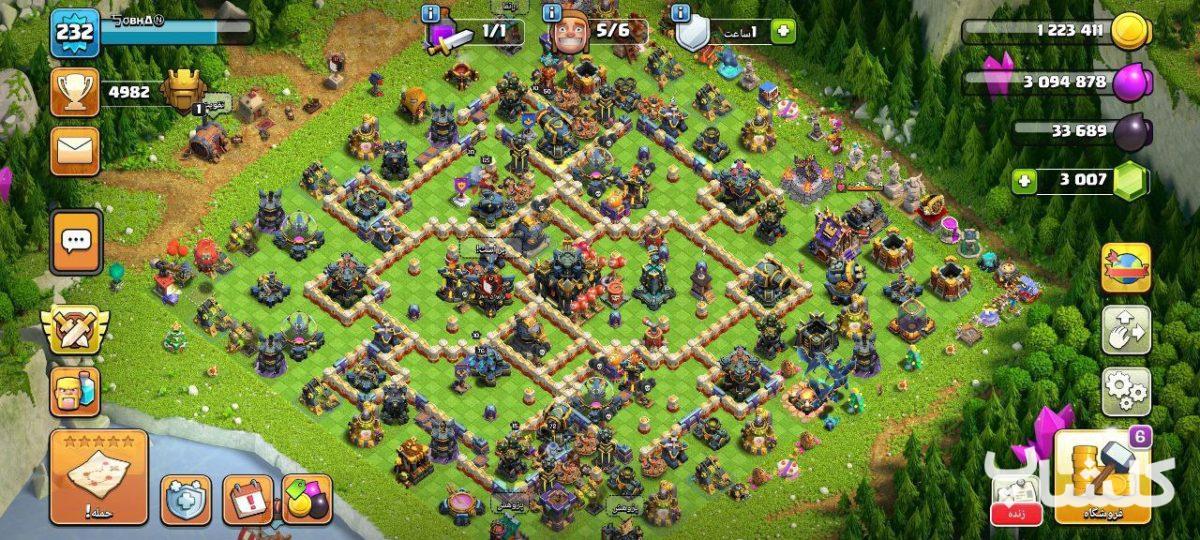Open the globe ribbon button
This screenshot has width=1200, height=540.
pos(1126,268)
